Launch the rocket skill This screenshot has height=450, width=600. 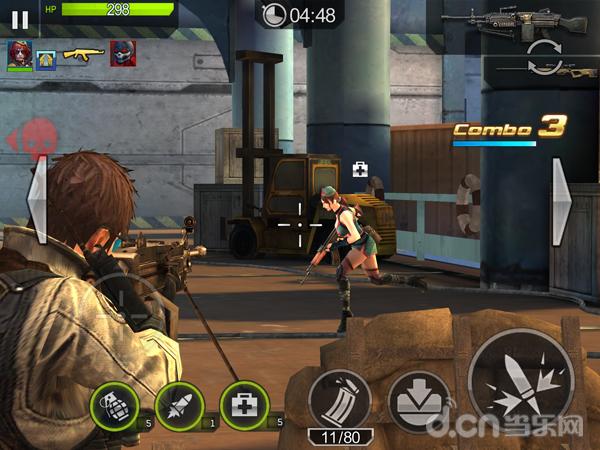(x=179, y=407)
